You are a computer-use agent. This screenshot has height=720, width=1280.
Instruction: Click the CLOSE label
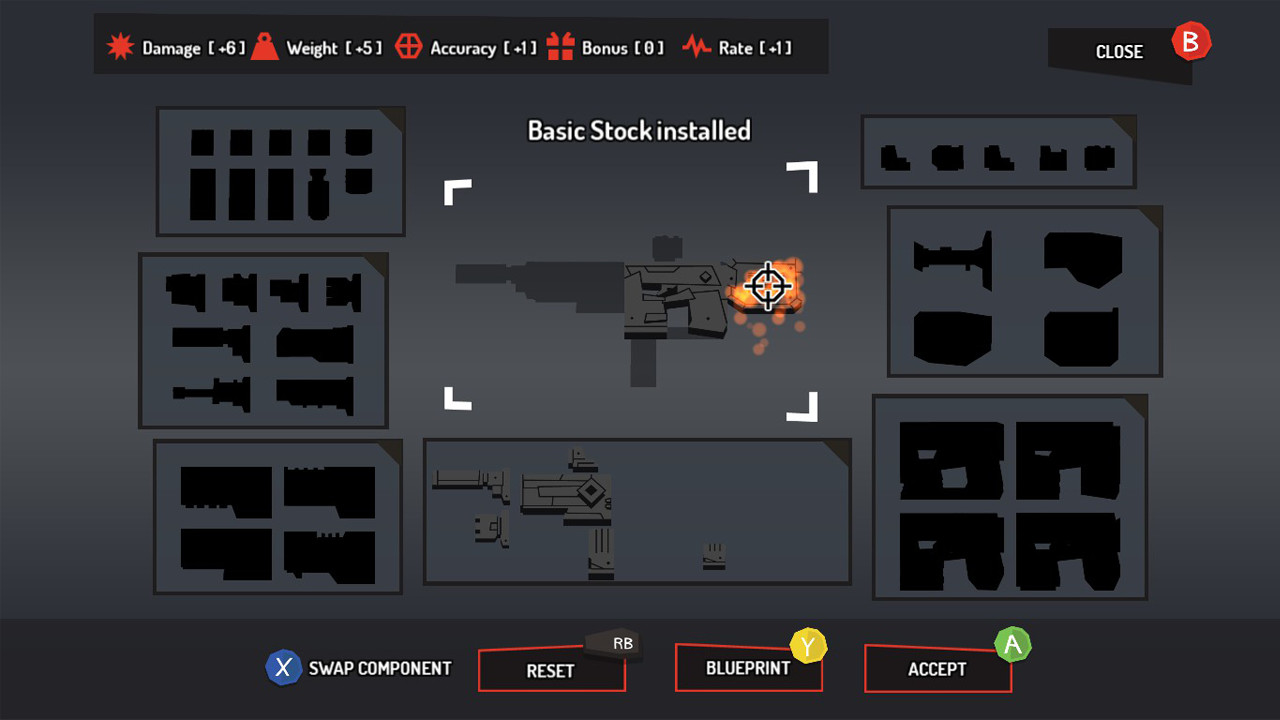[x=1118, y=52]
